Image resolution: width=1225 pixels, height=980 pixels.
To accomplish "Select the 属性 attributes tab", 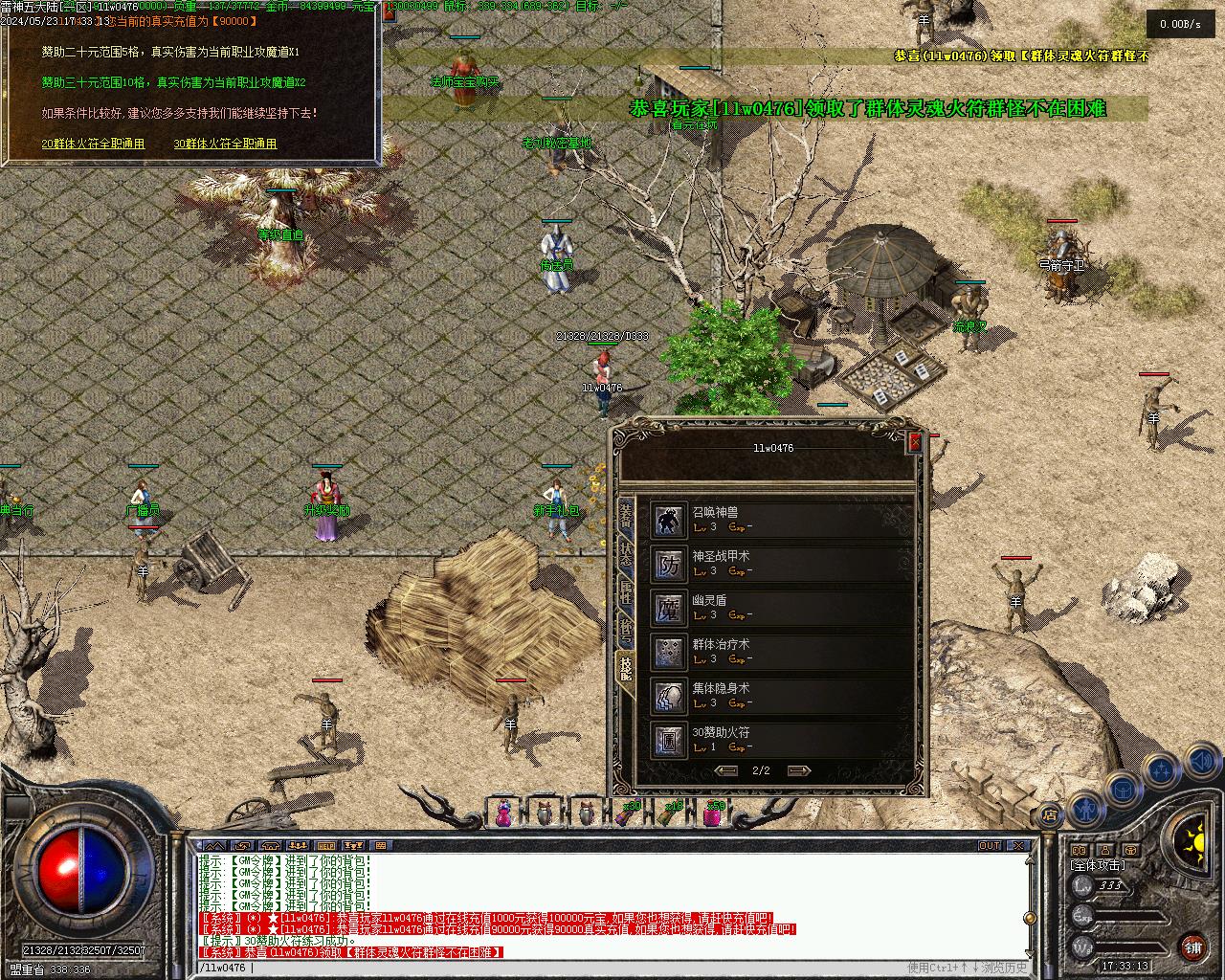I will (x=625, y=593).
